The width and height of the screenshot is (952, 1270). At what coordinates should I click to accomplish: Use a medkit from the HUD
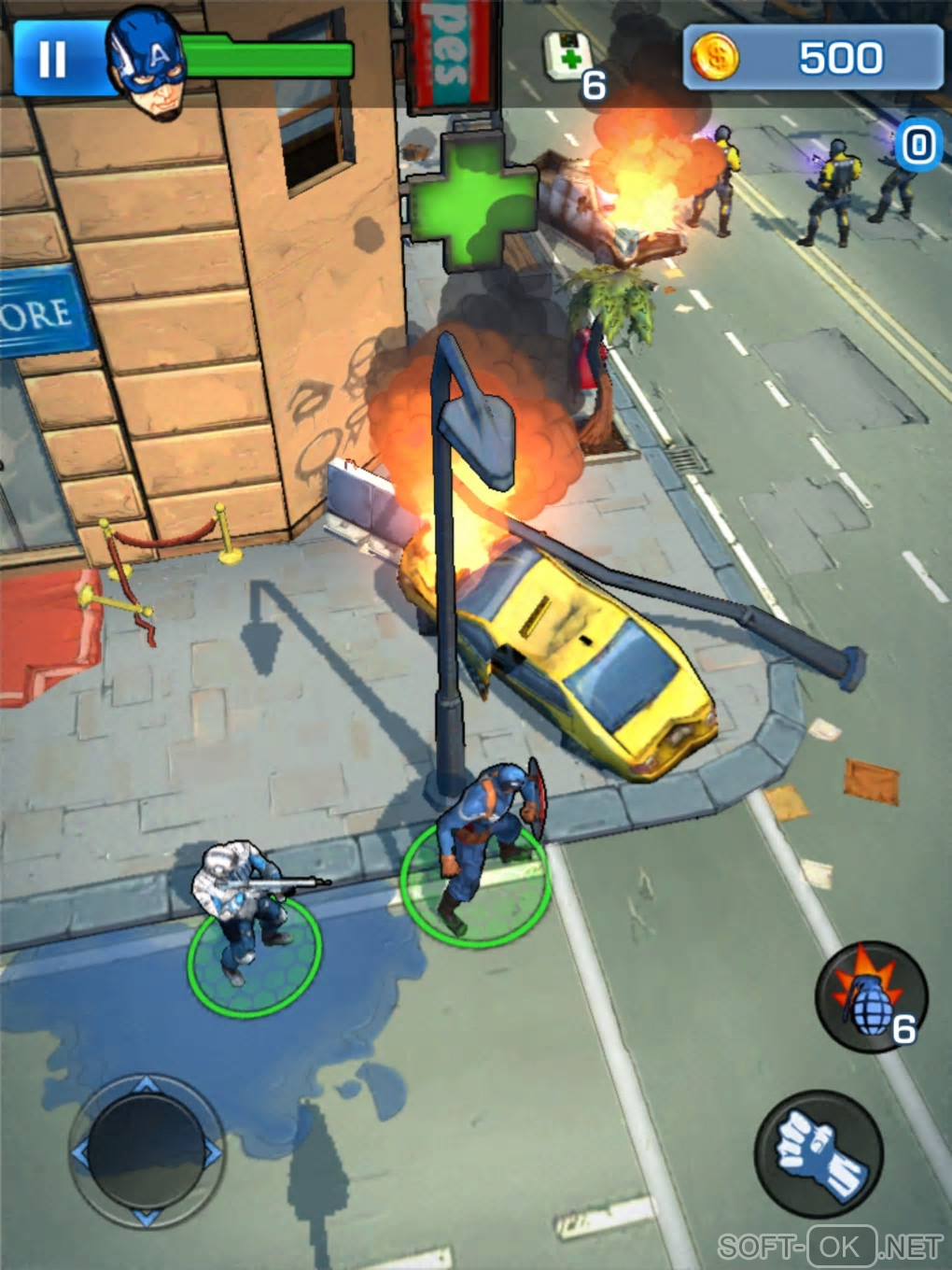(x=571, y=58)
